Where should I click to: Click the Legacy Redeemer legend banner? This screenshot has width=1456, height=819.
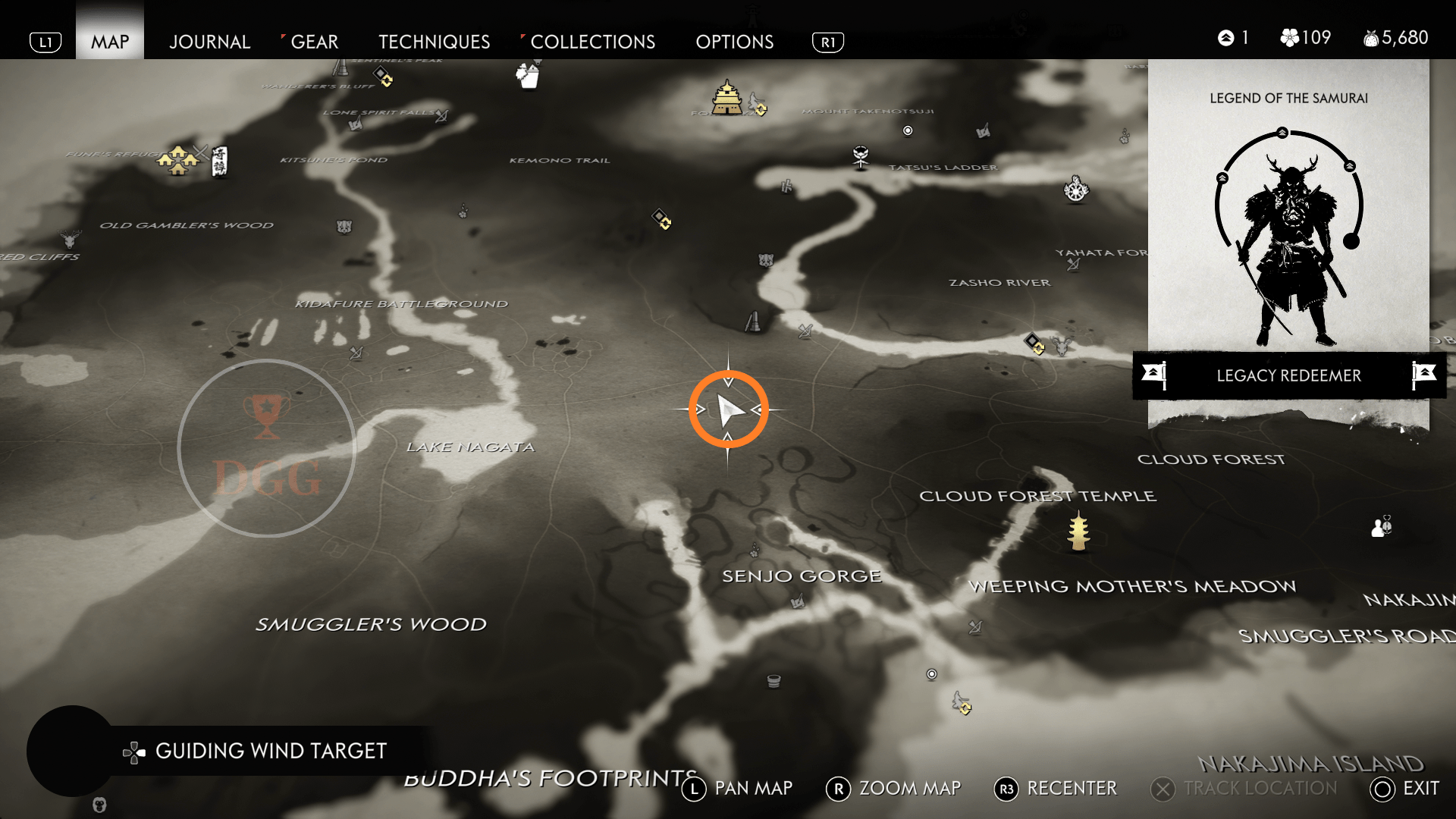pos(1288,375)
